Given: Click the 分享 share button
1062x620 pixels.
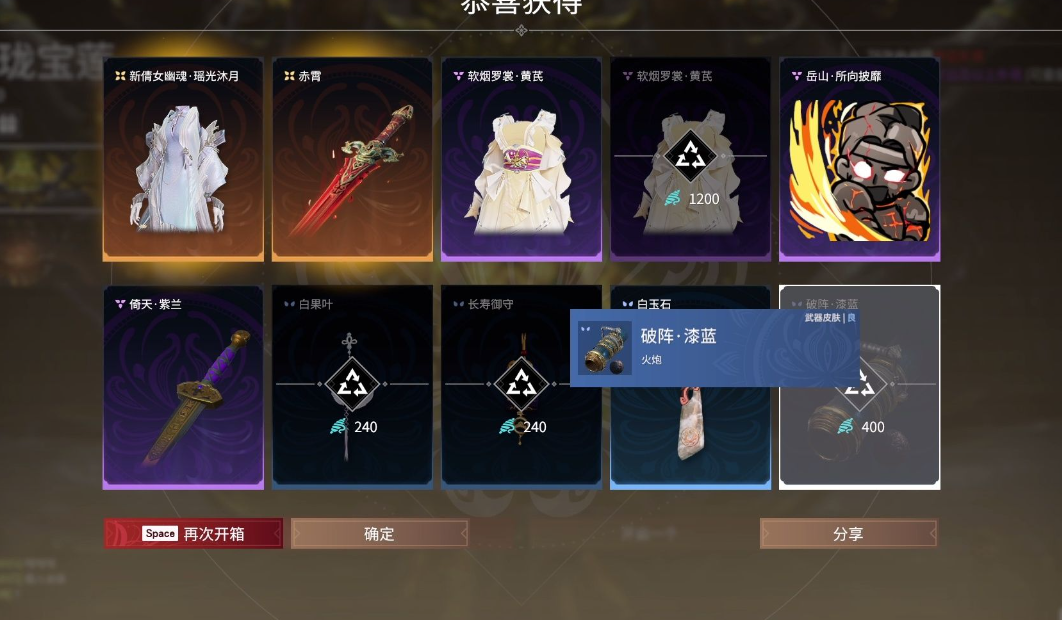Looking at the screenshot, I should point(848,533).
